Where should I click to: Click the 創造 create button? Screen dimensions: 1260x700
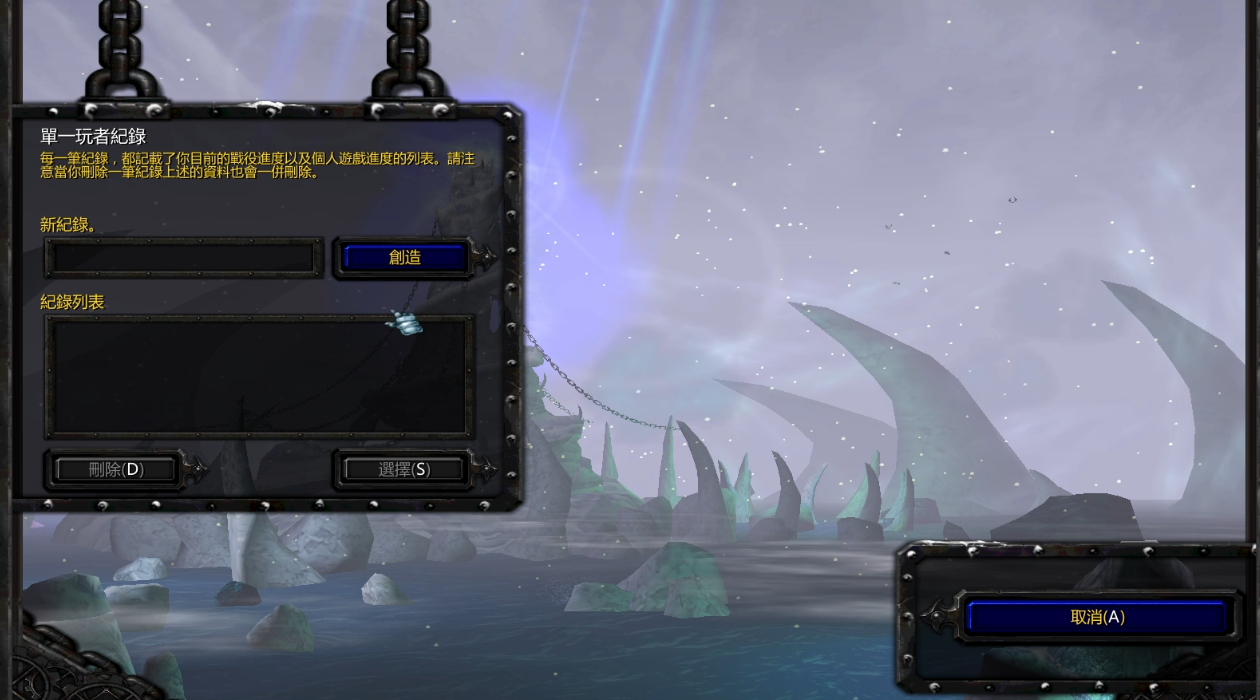(x=404, y=257)
